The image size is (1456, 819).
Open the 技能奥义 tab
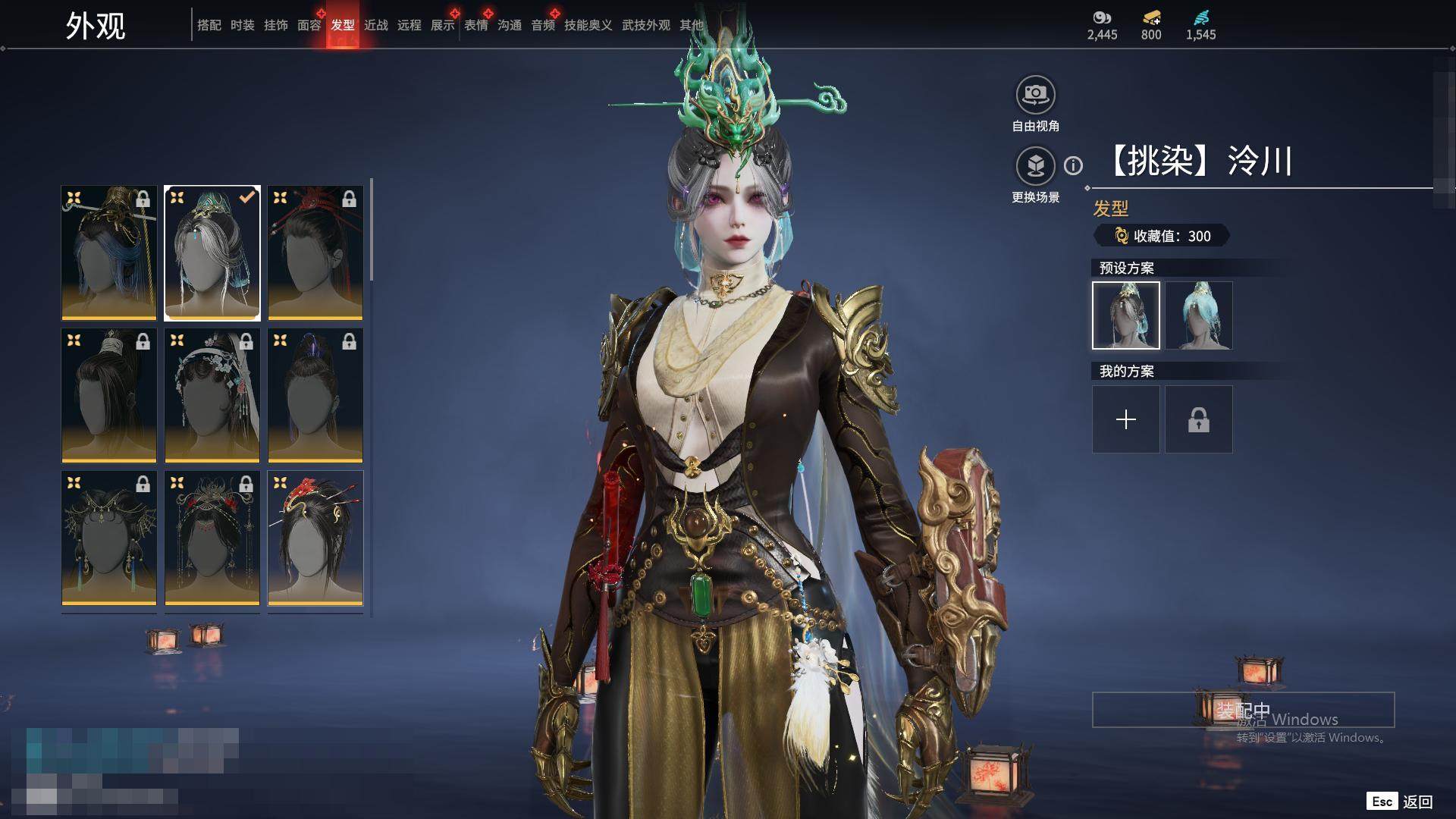click(588, 25)
